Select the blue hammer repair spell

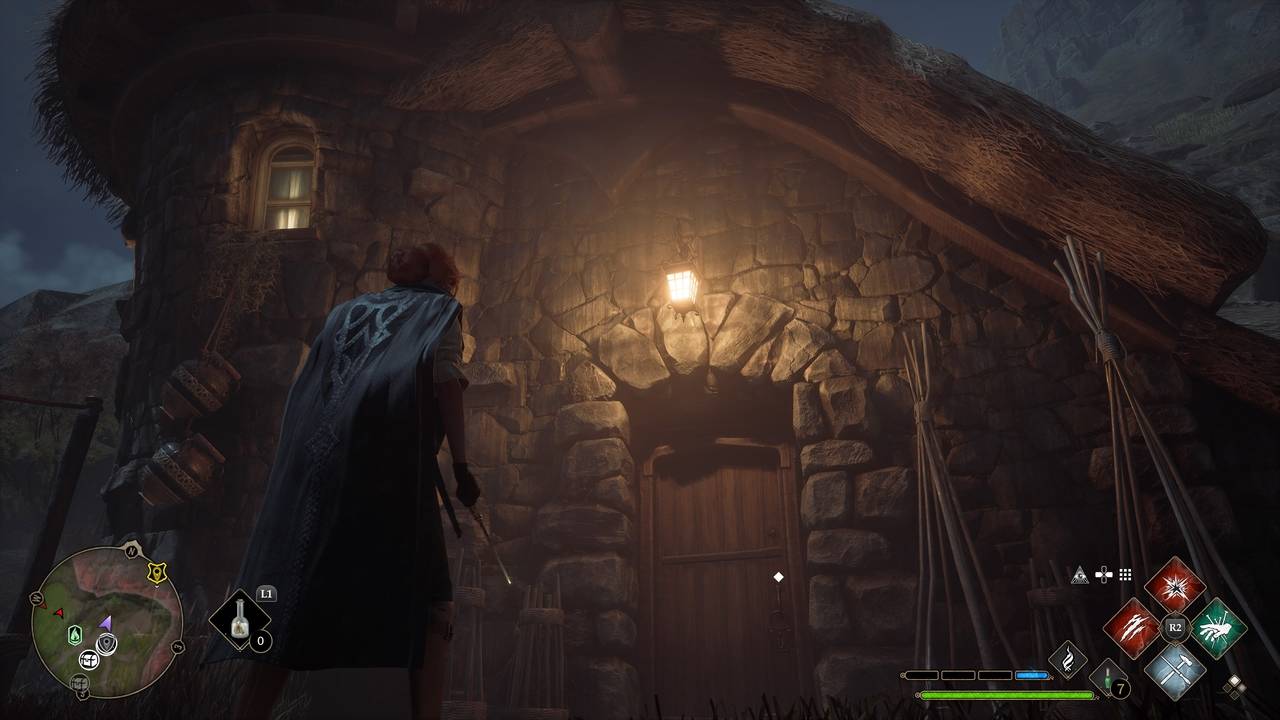pyautogui.click(x=1174, y=670)
